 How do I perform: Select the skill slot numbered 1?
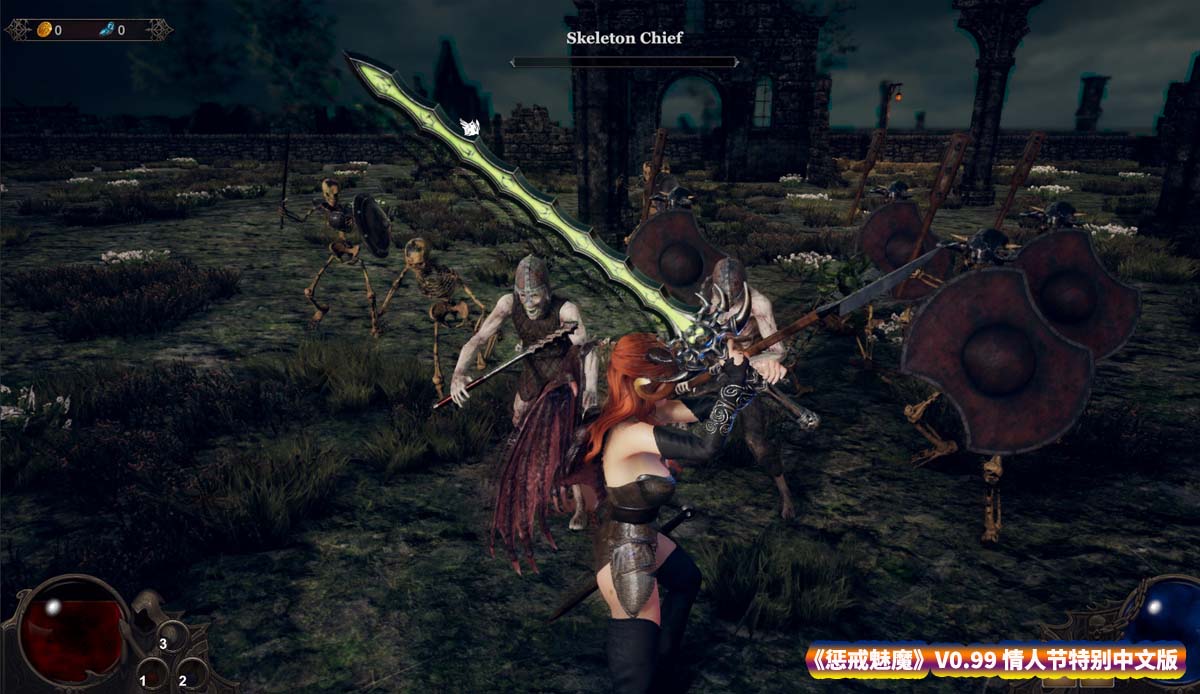click(152, 671)
